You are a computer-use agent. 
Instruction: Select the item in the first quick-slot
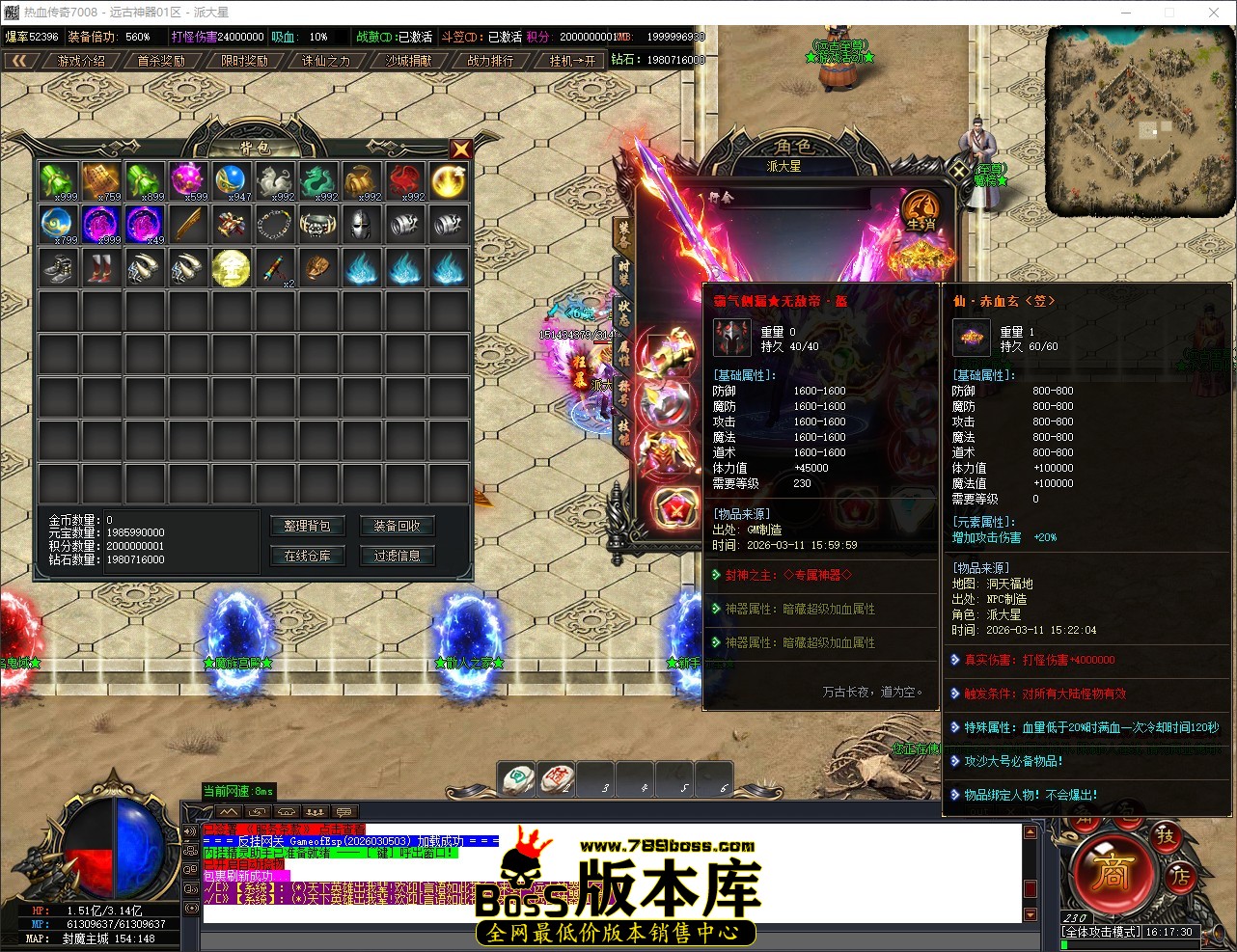[x=516, y=779]
